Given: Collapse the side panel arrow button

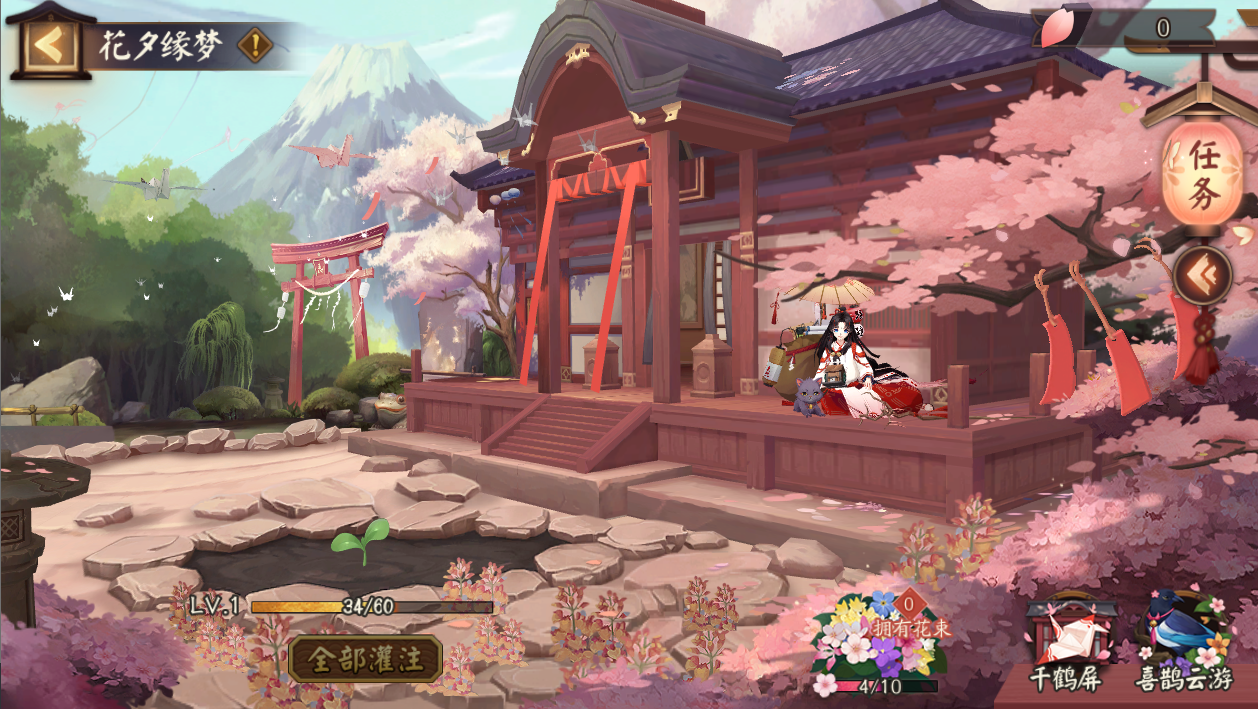Looking at the screenshot, I should click(x=1201, y=275).
